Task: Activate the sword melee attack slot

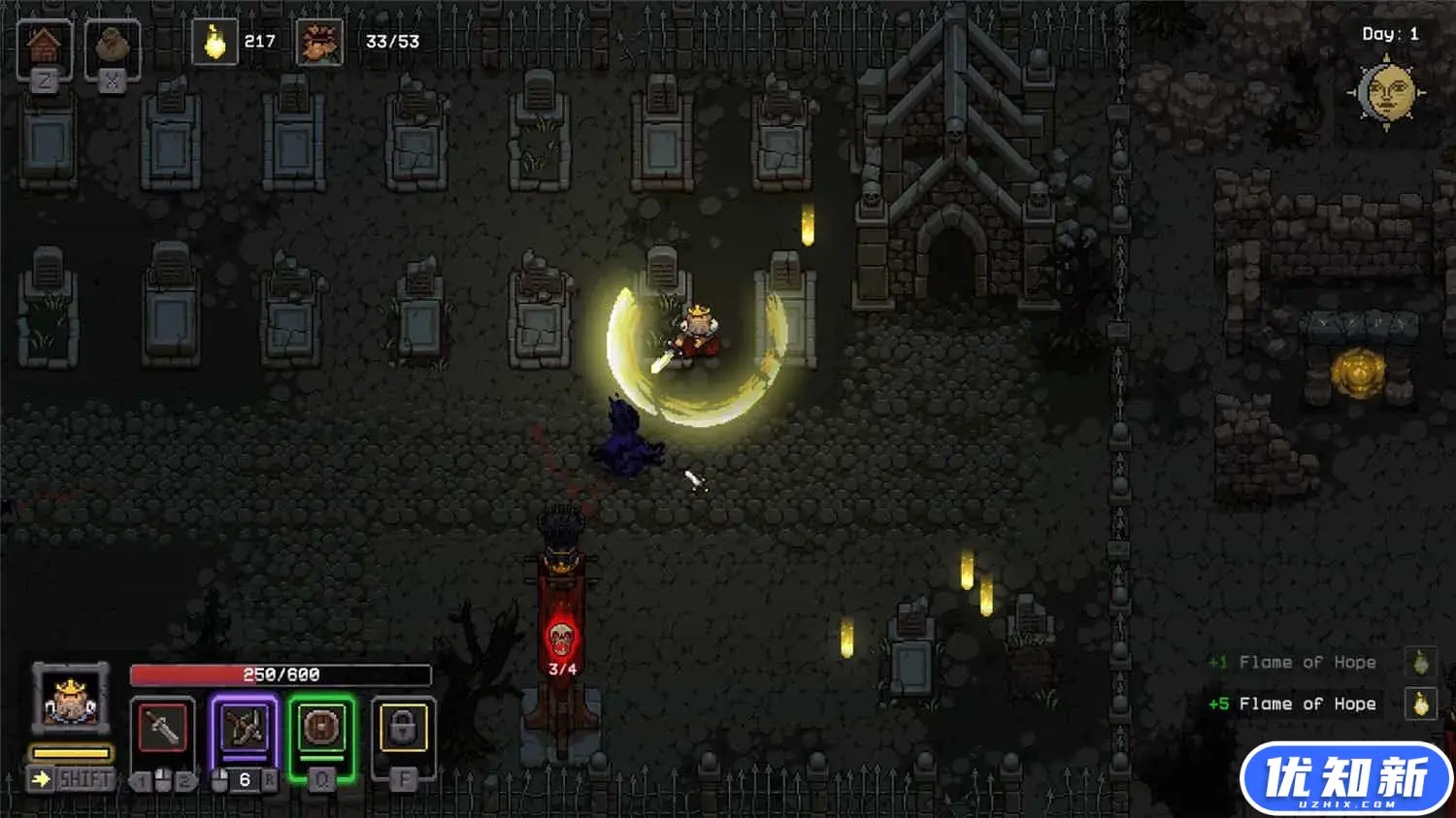Action: point(162,728)
